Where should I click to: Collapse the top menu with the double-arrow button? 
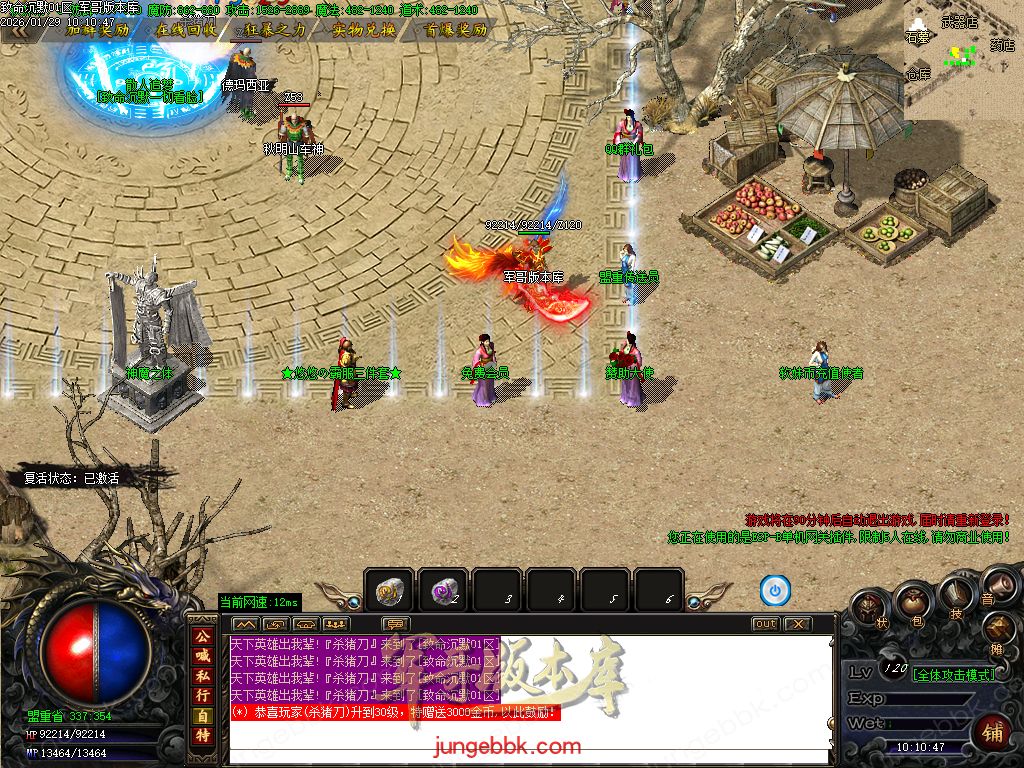click(x=18, y=30)
